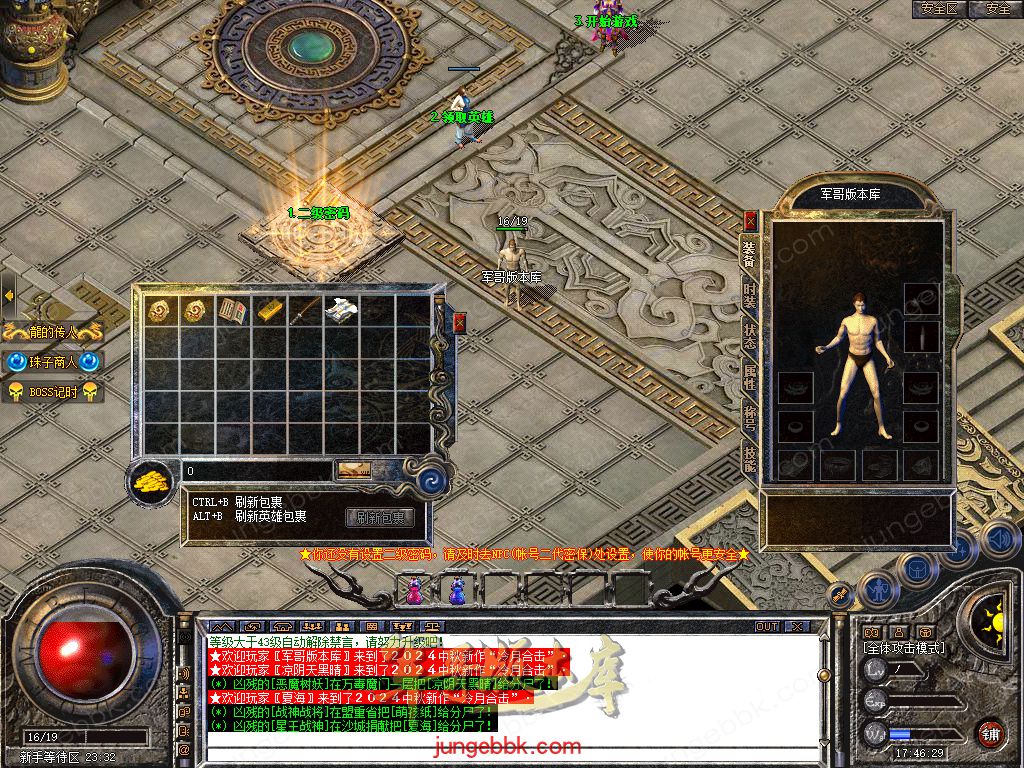Switch to the 状态 status tab
This screenshot has width=1024, height=768.
coord(750,335)
